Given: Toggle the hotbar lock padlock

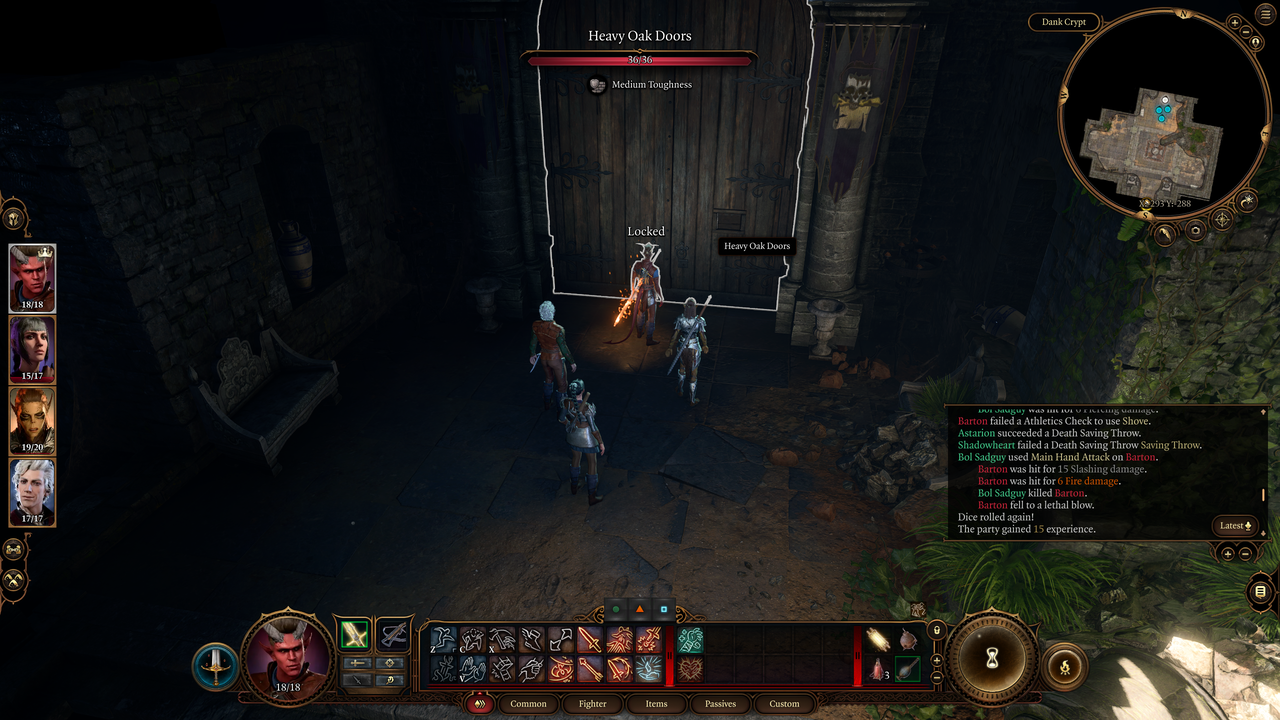Looking at the screenshot, I should point(937,630).
